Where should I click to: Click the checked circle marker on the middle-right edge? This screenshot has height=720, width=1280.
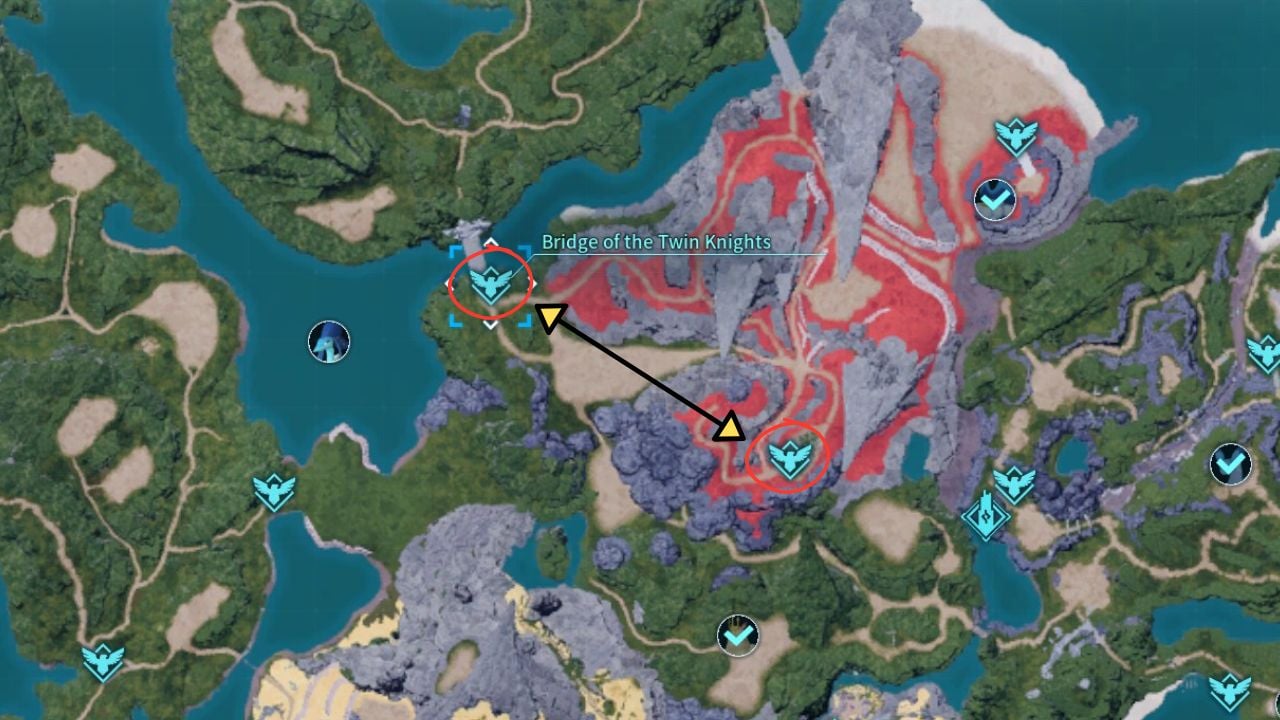pos(1229,463)
